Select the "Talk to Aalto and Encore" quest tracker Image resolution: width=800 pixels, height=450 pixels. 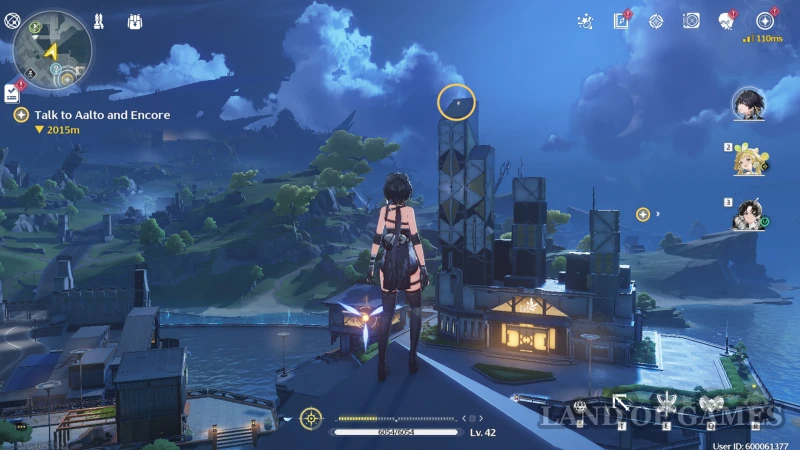pyautogui.click(x=102, y=115)
